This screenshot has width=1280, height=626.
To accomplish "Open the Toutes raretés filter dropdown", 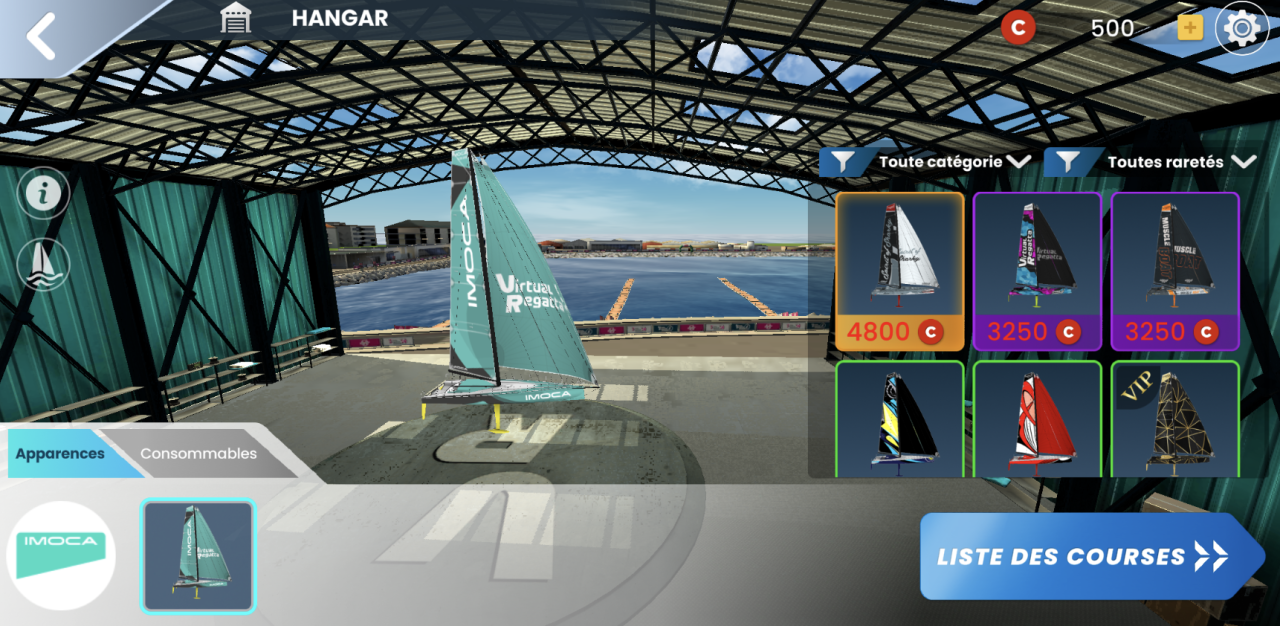I will coord(1150,162).
